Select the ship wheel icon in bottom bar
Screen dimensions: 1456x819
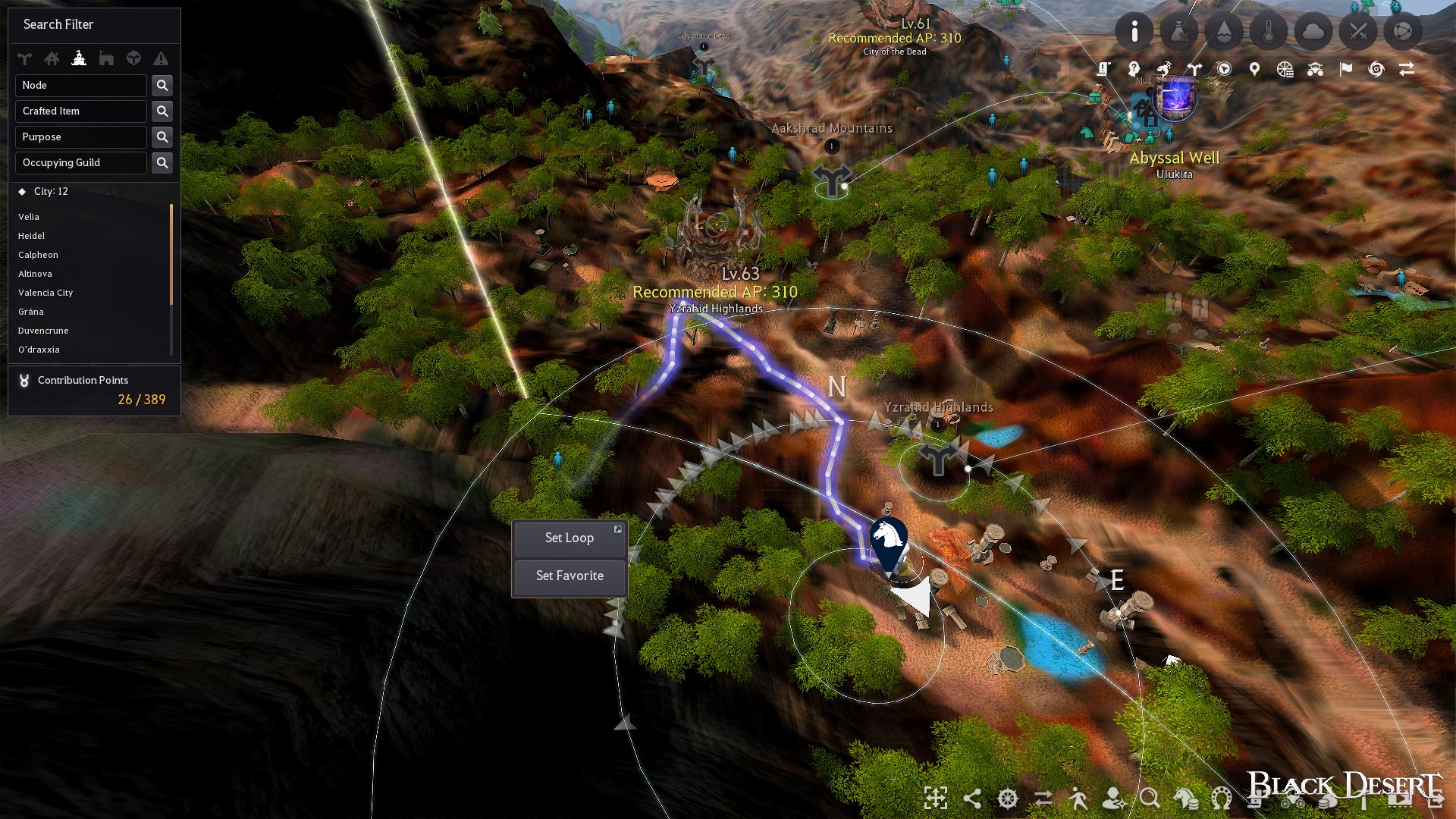(1006, 799)
